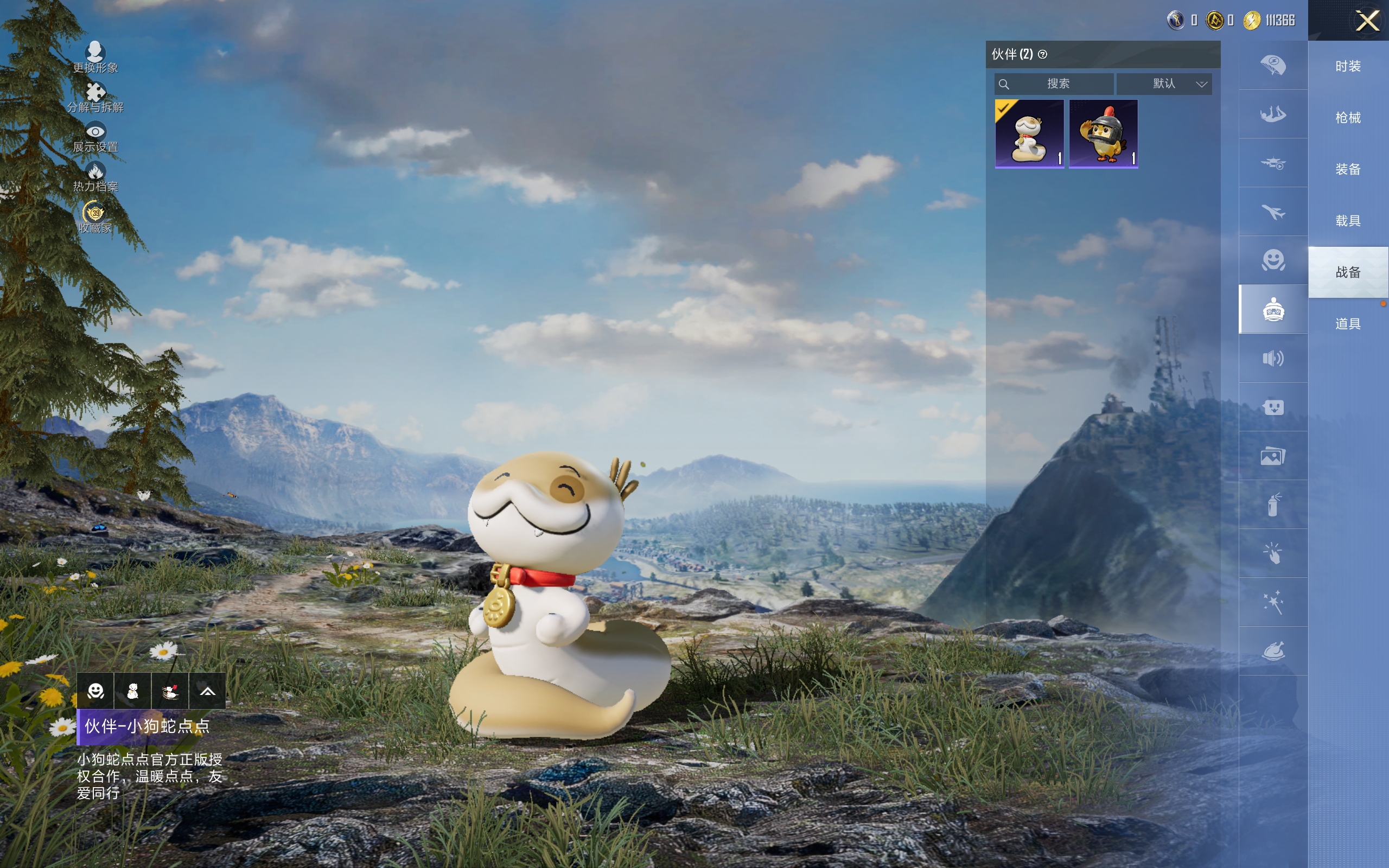Open 展示设置 display settings
This screenshot has width=1389, height=868.
coord(95,137)
